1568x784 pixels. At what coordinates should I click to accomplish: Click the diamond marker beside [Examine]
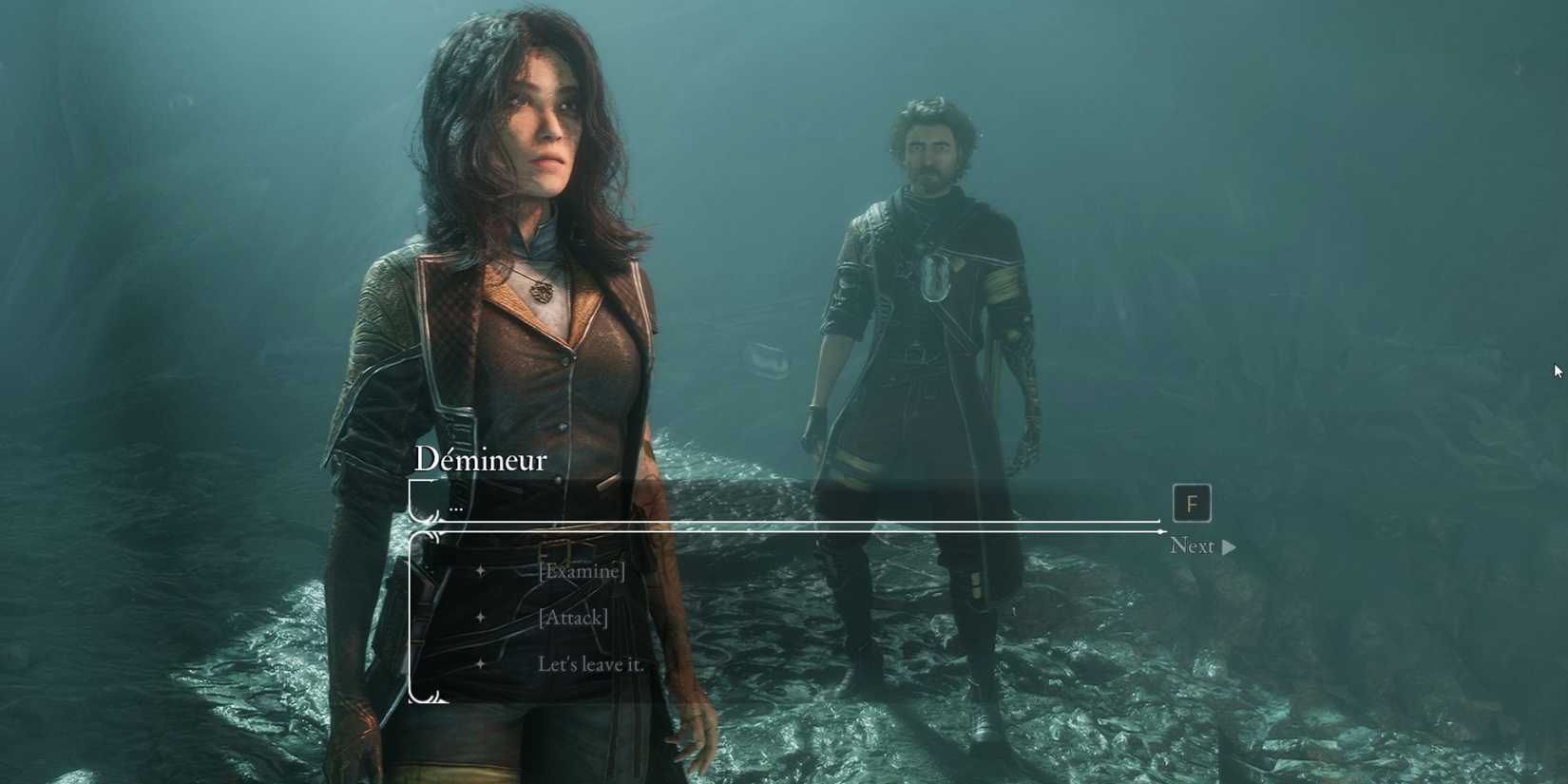click(x=482, y=571)
